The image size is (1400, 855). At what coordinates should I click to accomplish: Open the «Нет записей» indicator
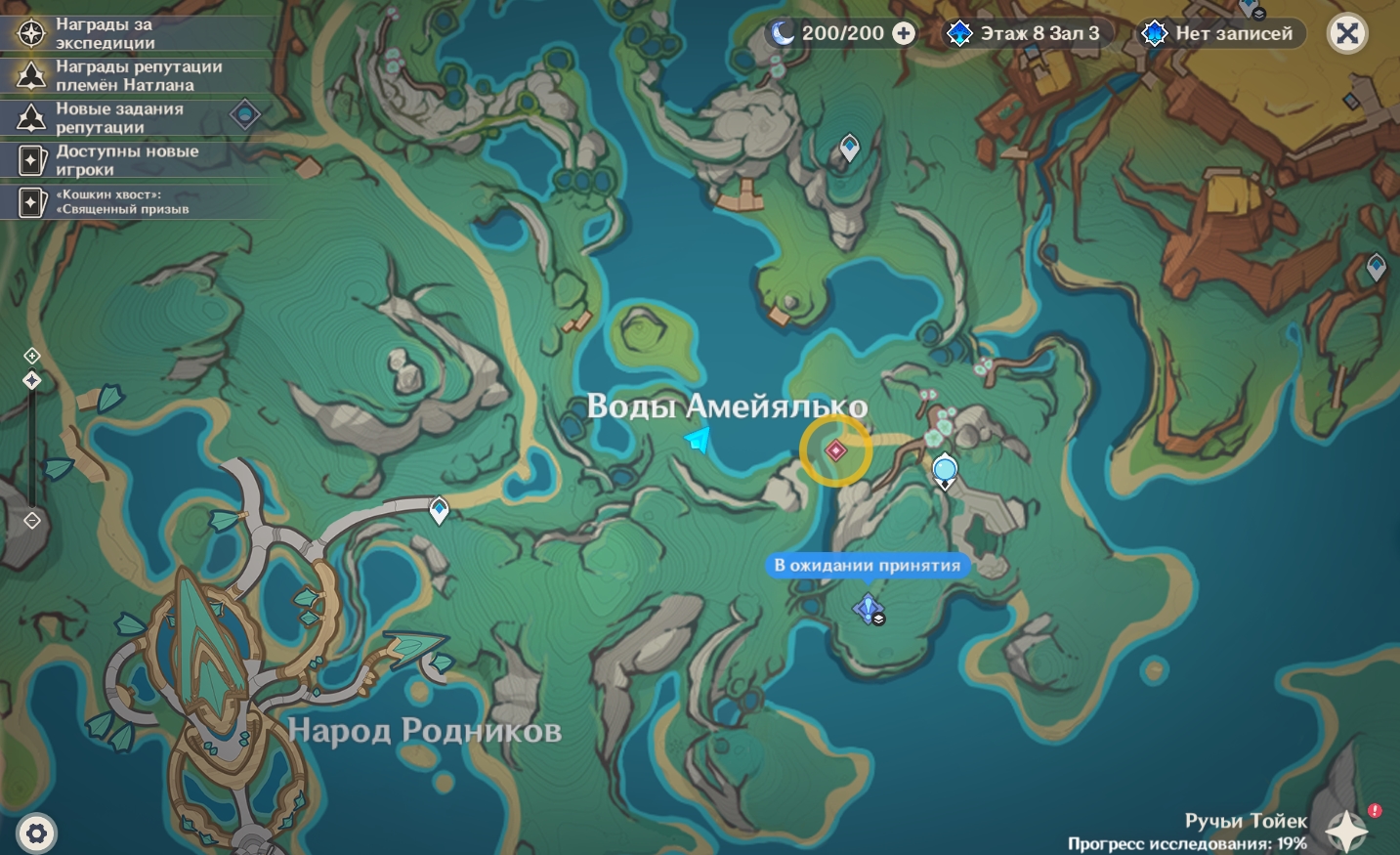(x=1219, y=33)
